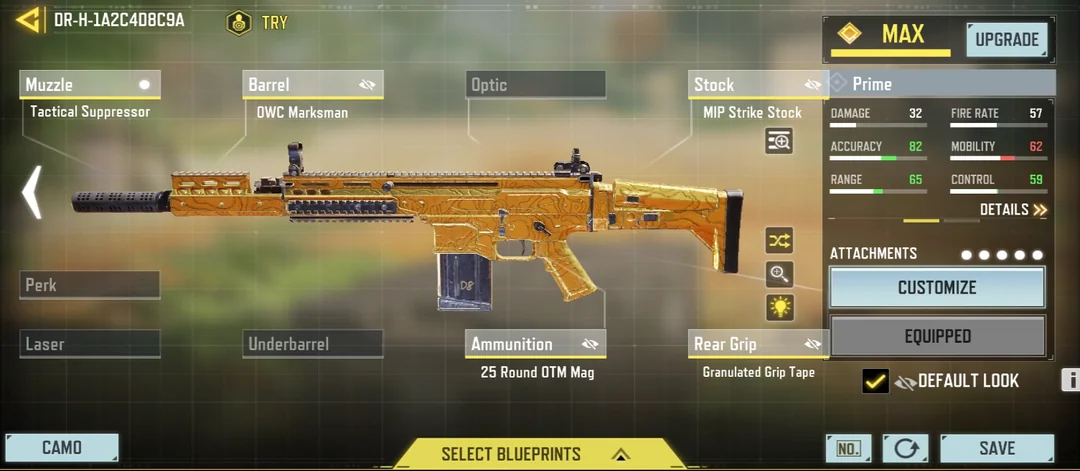Expand the stat DETAILS
The image size is (1080, 471).
click(1013, 210)
